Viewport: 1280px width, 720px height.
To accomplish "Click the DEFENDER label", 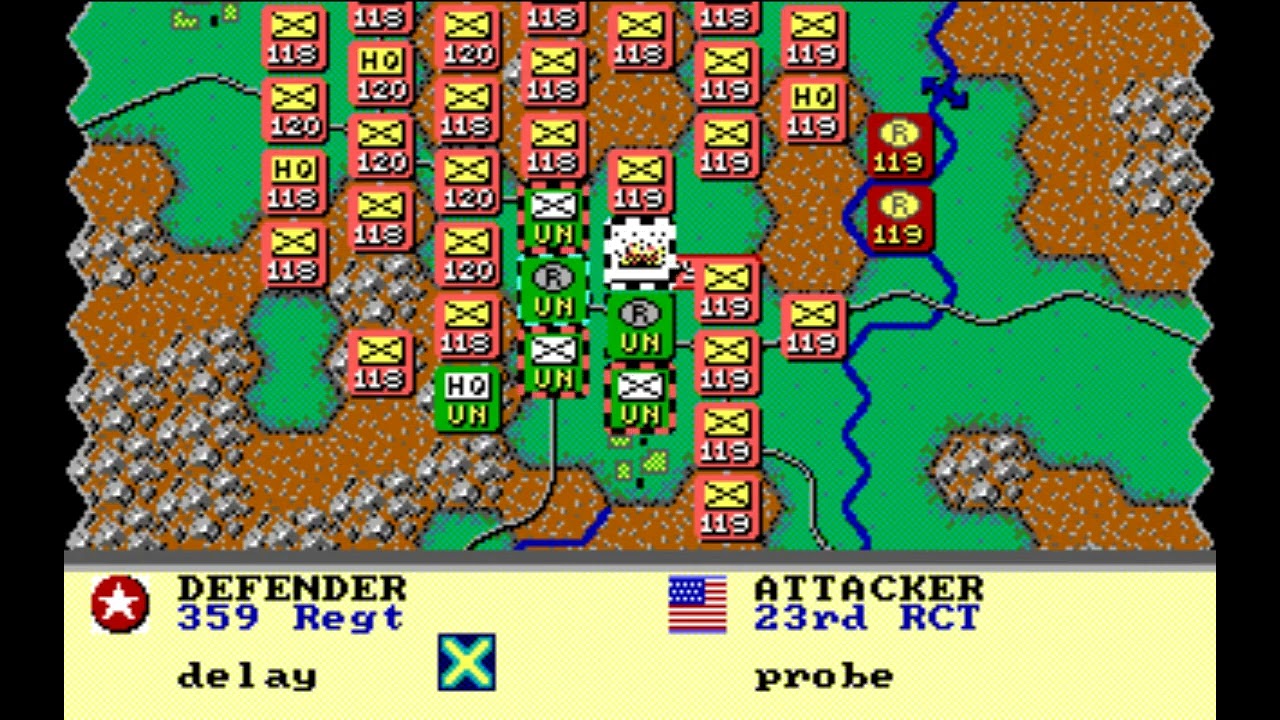I will tap(290, 588).
